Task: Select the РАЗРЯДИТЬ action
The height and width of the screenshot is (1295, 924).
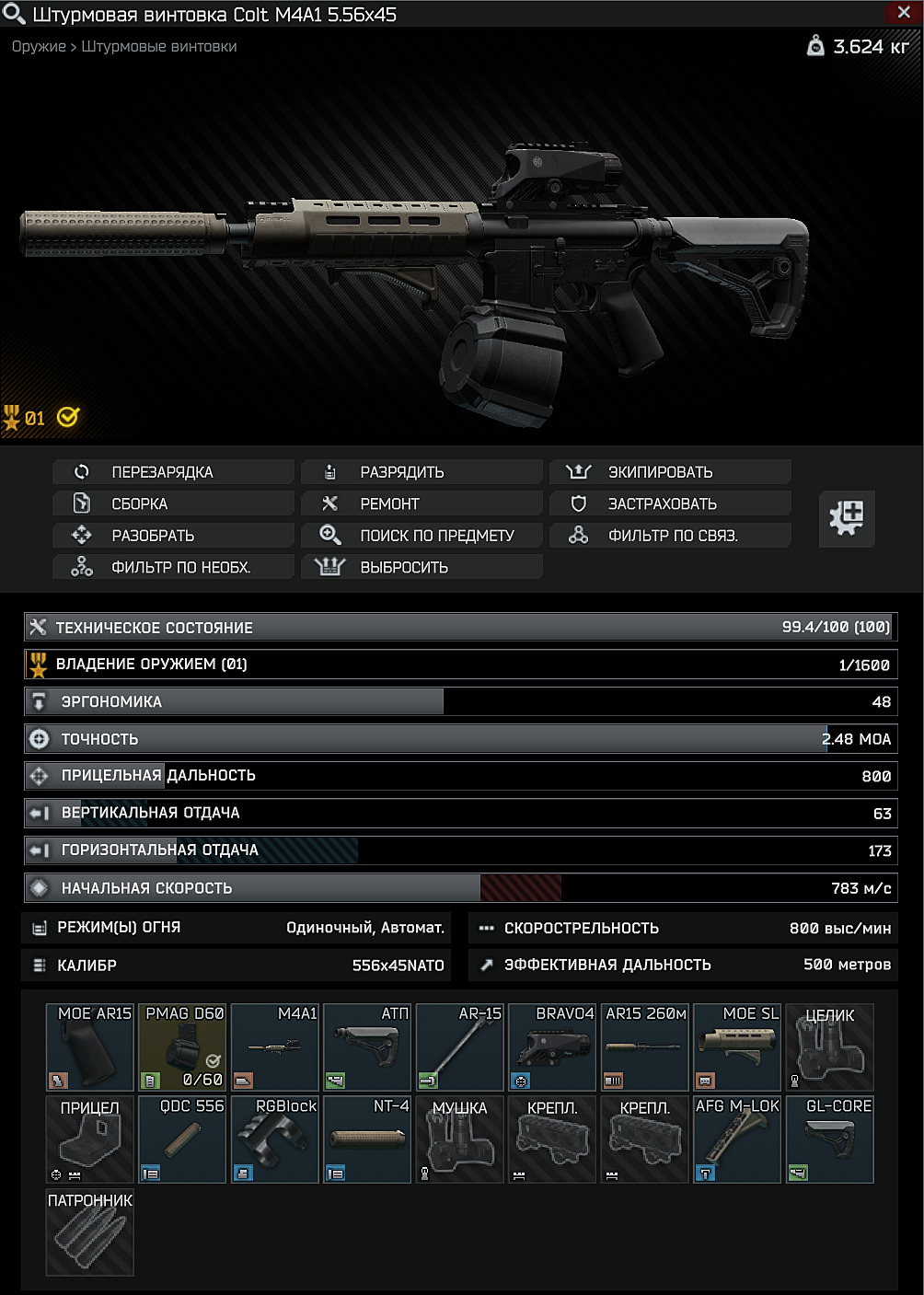Action: 422,472
